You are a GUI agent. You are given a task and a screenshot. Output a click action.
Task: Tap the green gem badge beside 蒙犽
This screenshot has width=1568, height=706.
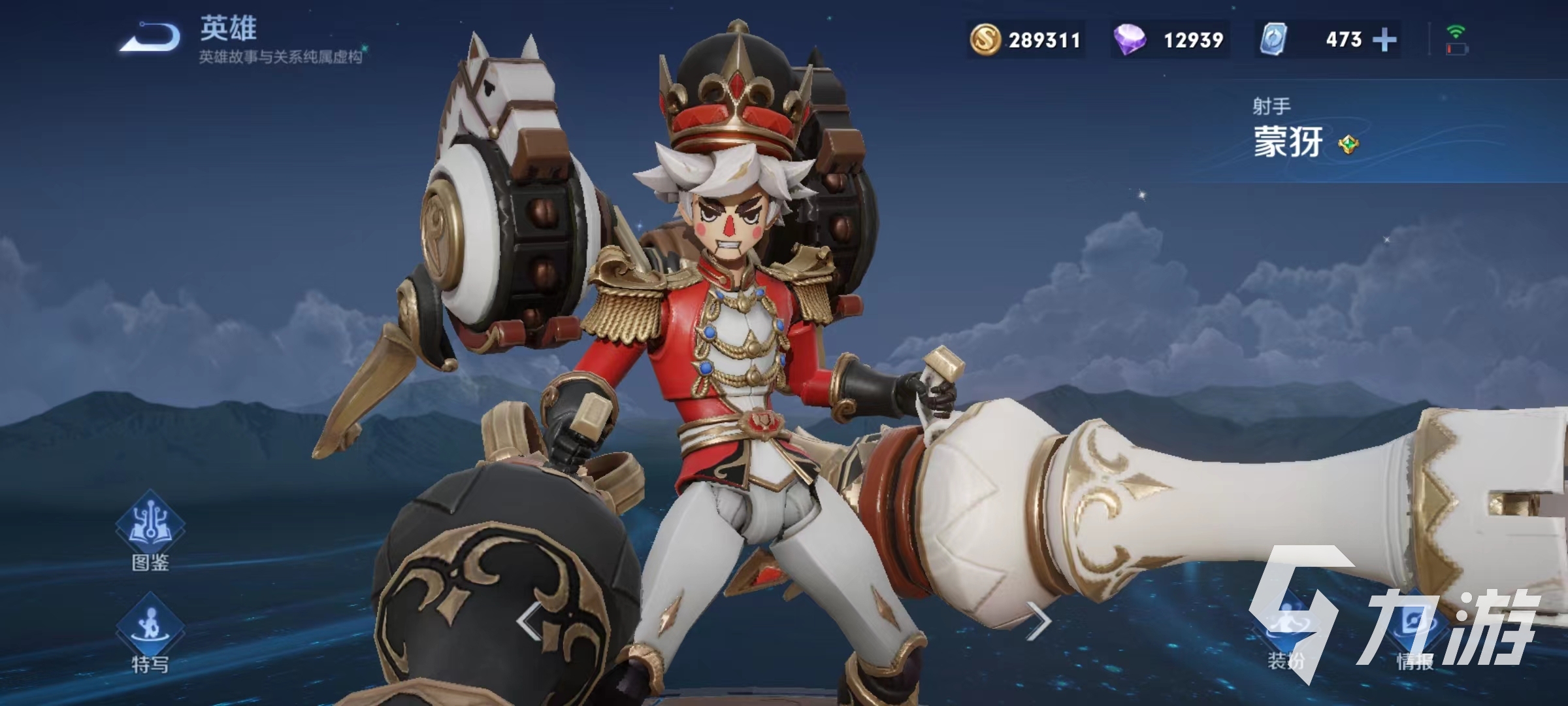[1348, 144]
